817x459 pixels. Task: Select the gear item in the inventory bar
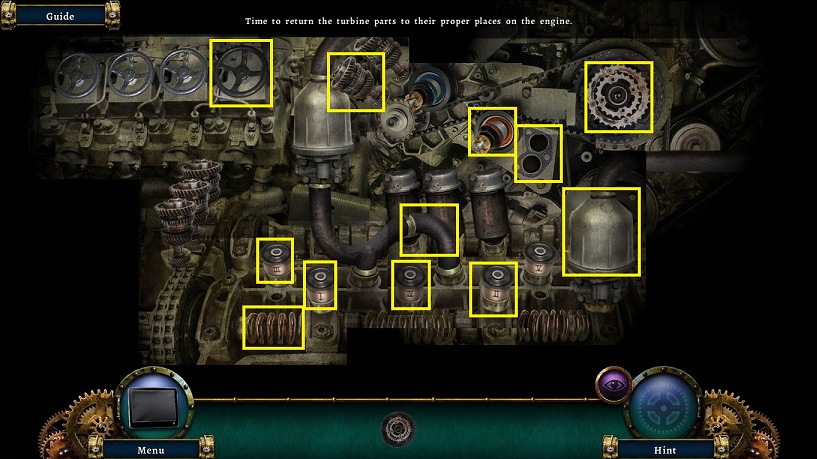pyautogui.click(x=403, y=430)
